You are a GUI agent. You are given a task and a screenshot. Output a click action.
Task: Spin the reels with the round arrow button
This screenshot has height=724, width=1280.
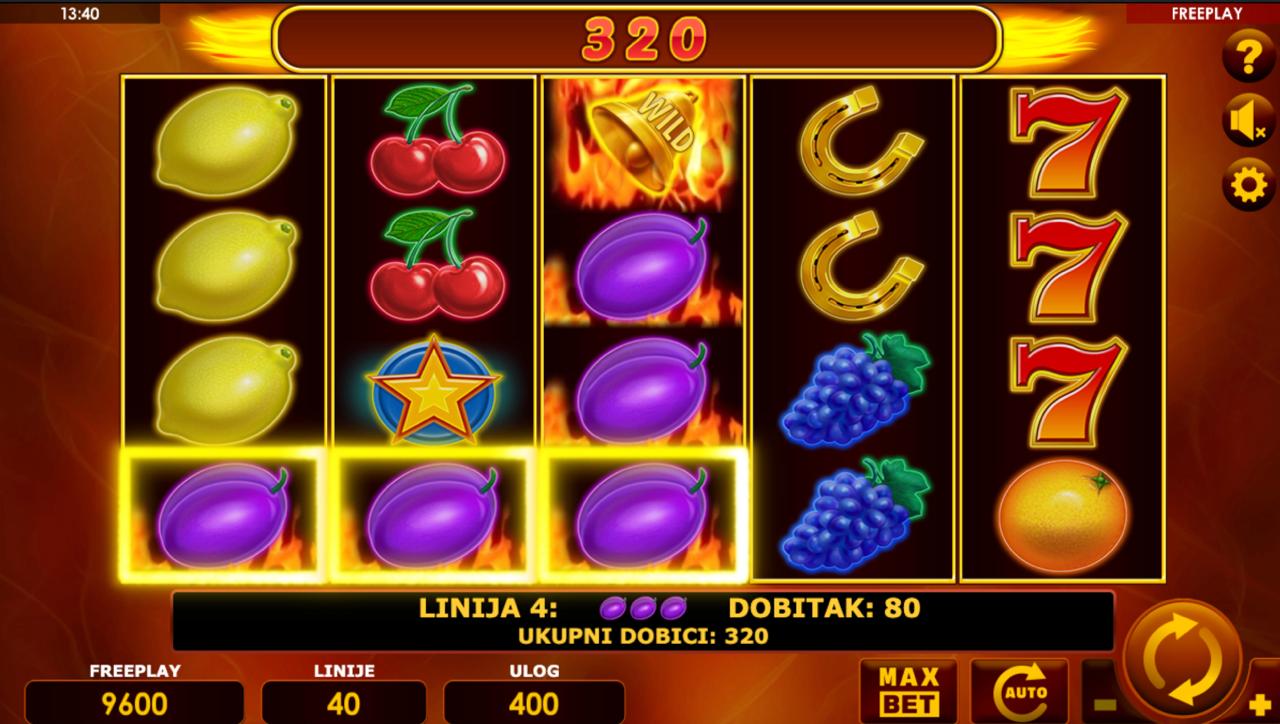pos(1182,659)
